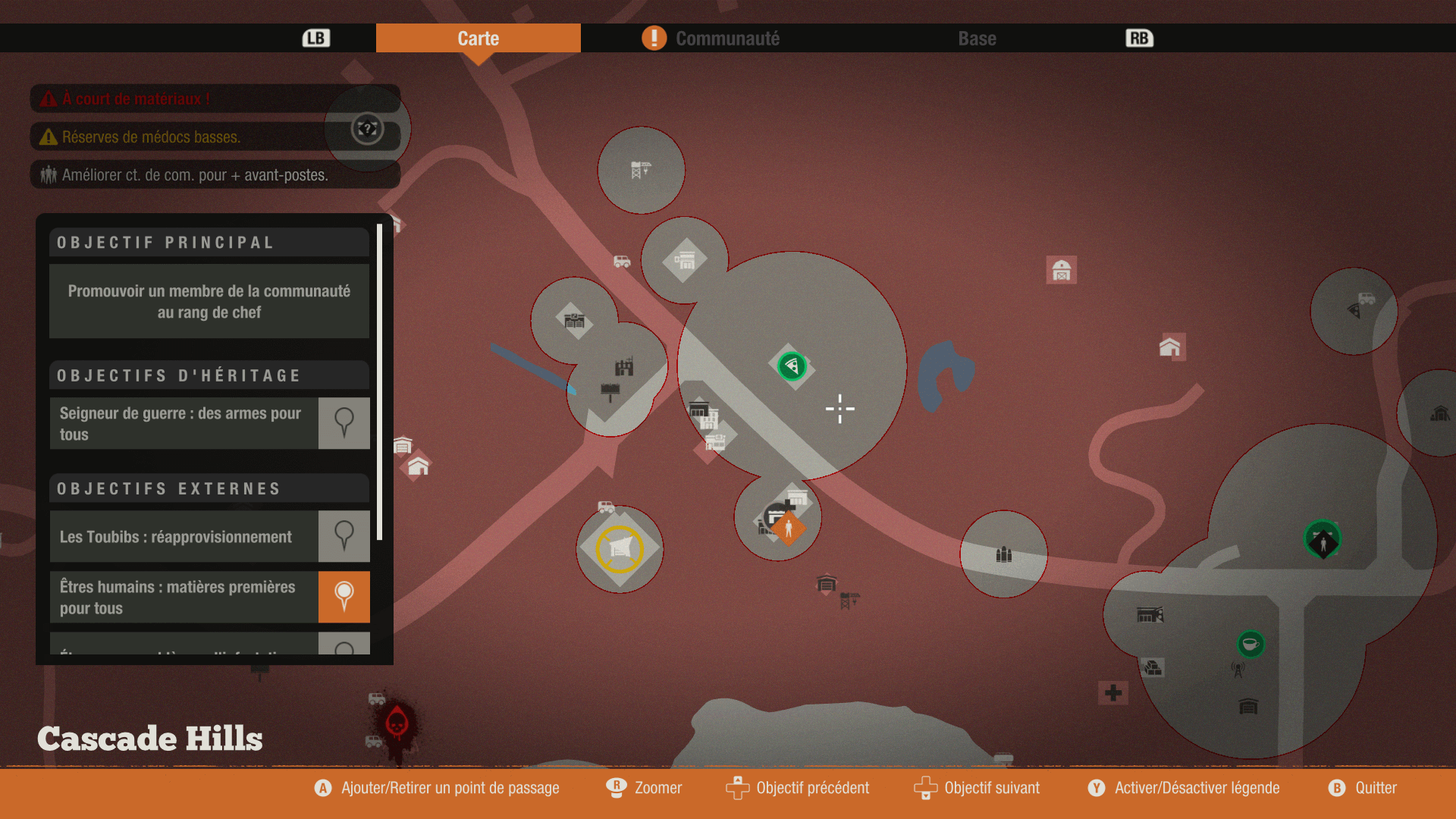Select the main objective about promoting a chef
Viewport: 1456px width, 819px height.
209,301
